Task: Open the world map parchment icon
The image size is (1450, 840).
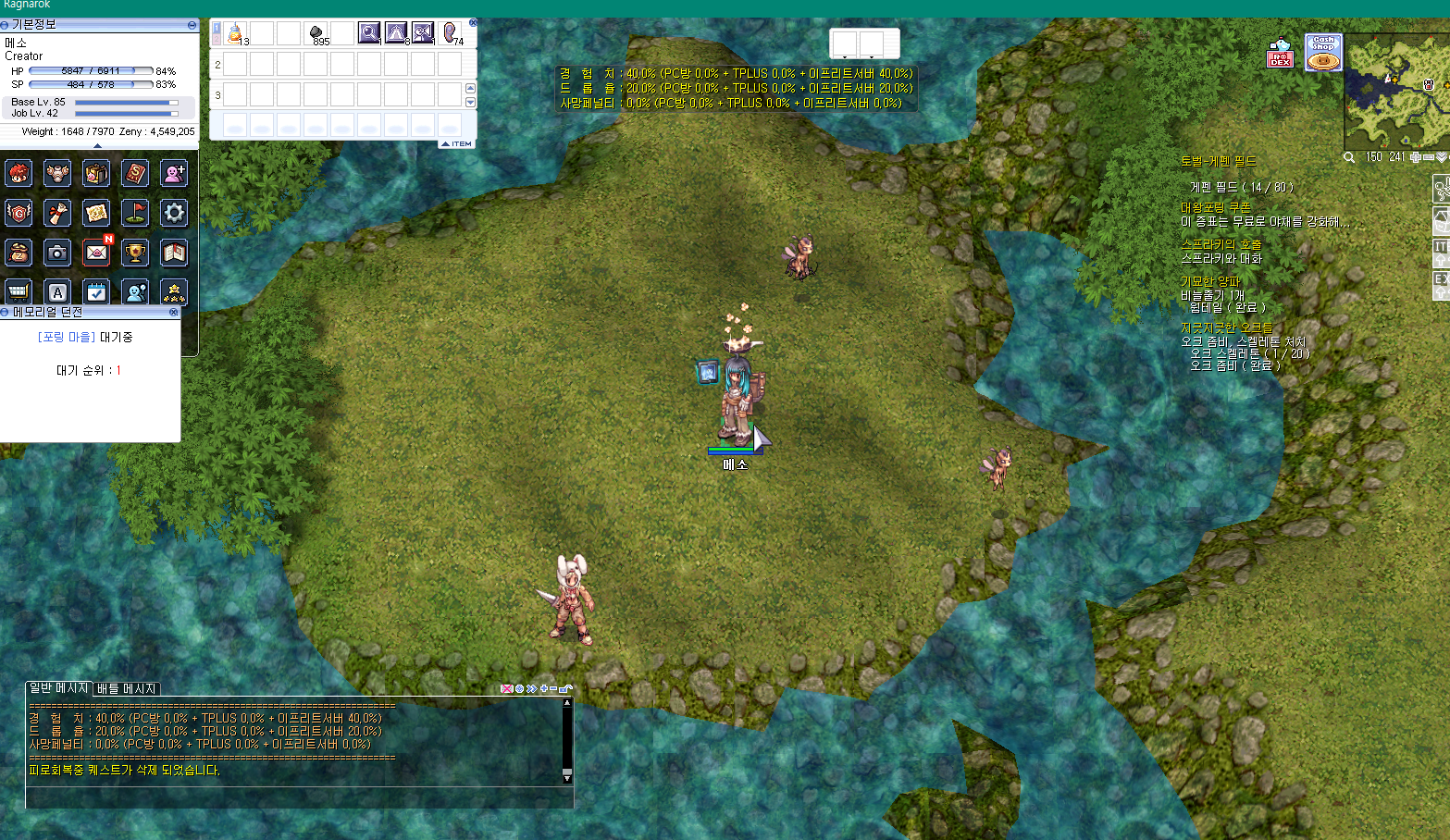Action: 96,213
